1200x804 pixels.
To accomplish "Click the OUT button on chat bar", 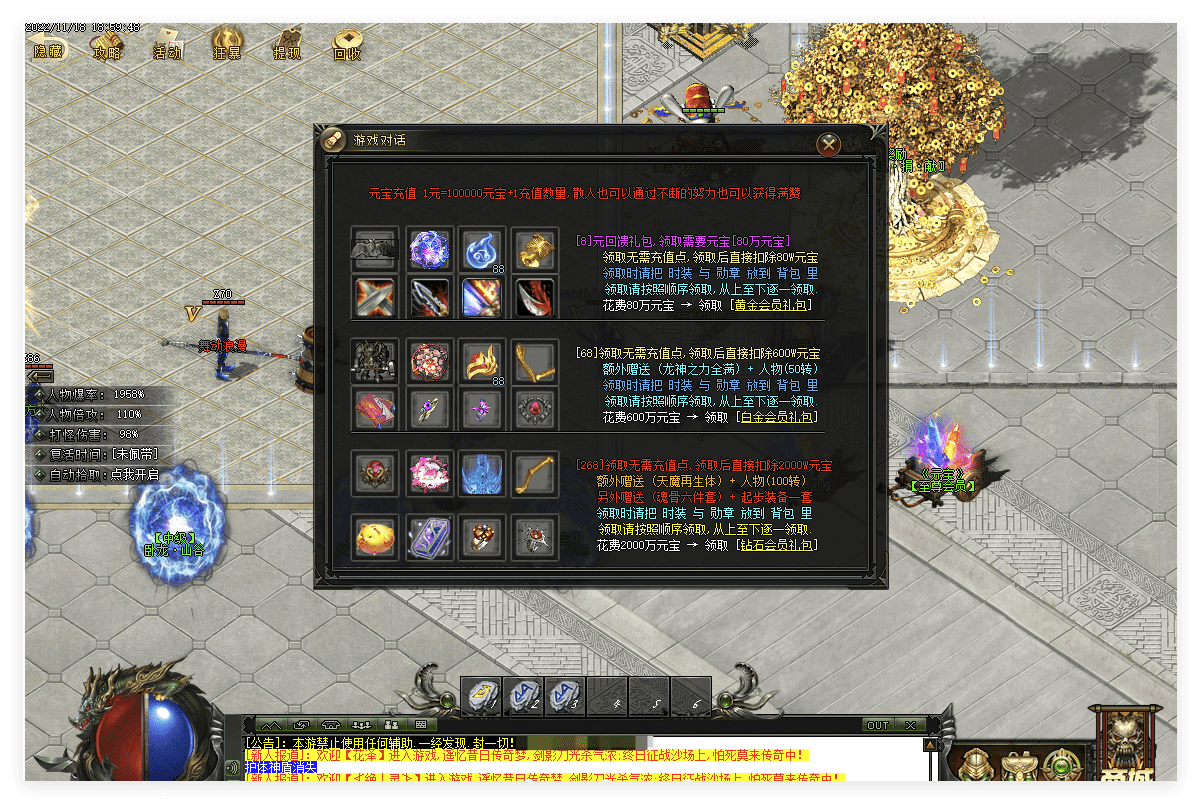I will tap(877, 725).
